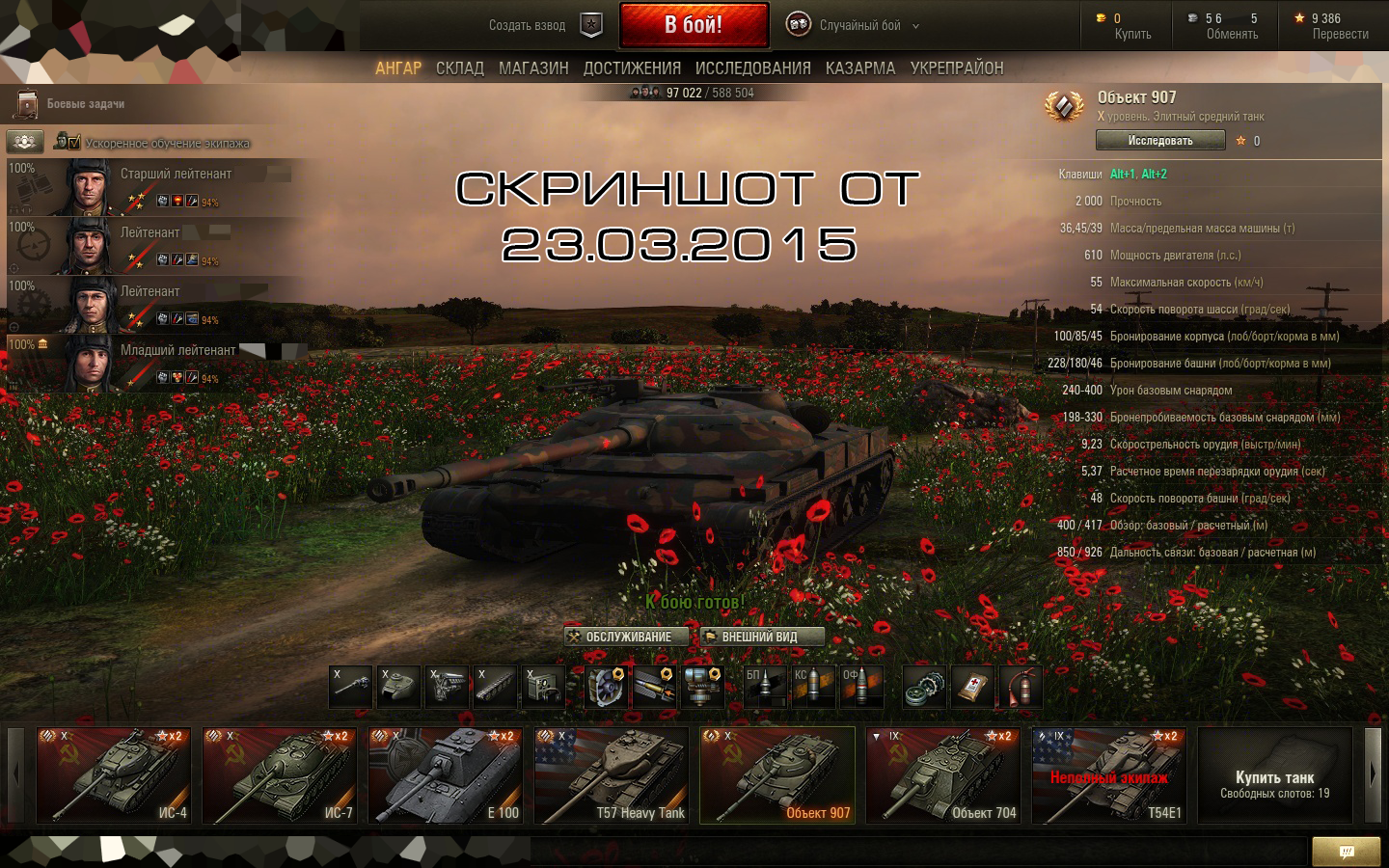Open the Обслуживание service button
Viewport: 1389px width, 868px height.
click(627, 637)
